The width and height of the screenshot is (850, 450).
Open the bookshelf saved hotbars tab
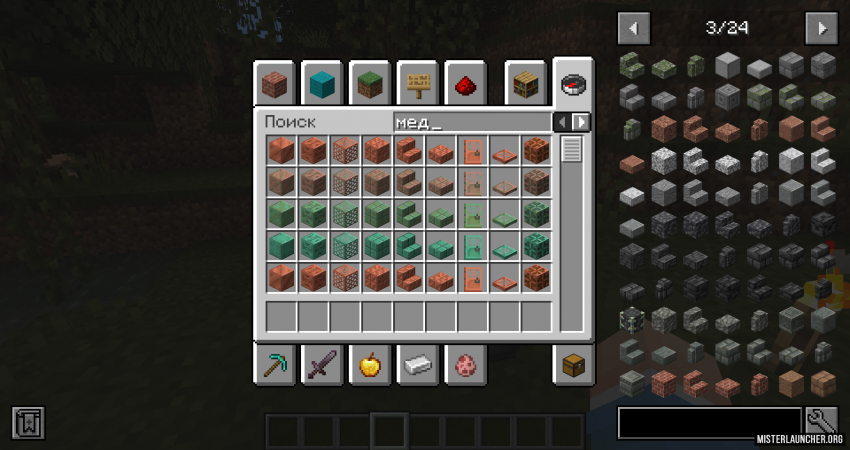(x=525, y=84)
